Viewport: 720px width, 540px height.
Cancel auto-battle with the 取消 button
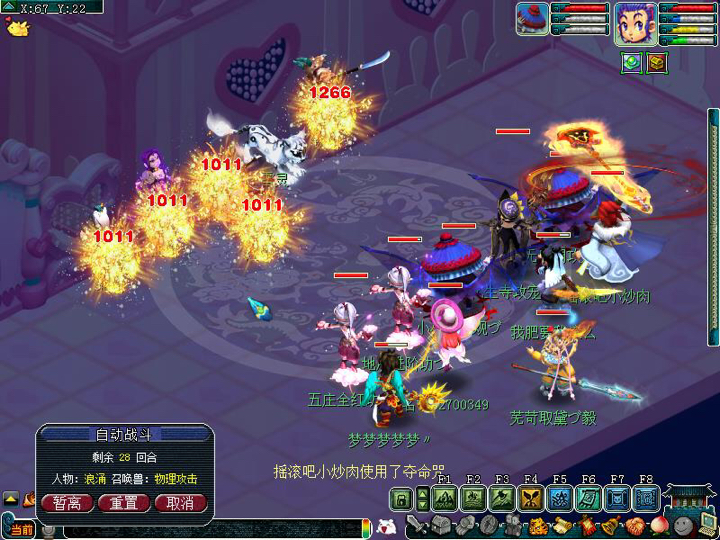click(x=181, y=503)
